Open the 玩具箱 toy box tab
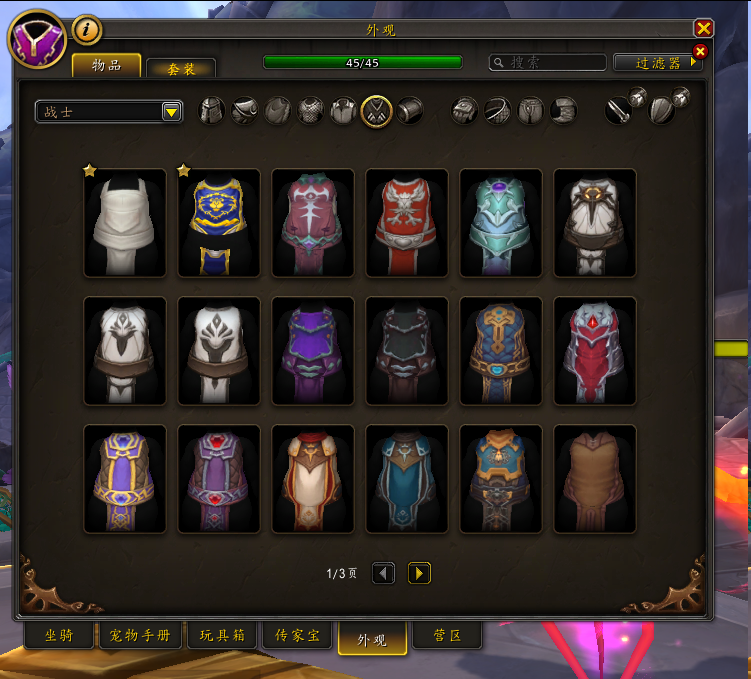Image resolution: width=751 pixels, height=679 pixels. (x=222, y=635)
